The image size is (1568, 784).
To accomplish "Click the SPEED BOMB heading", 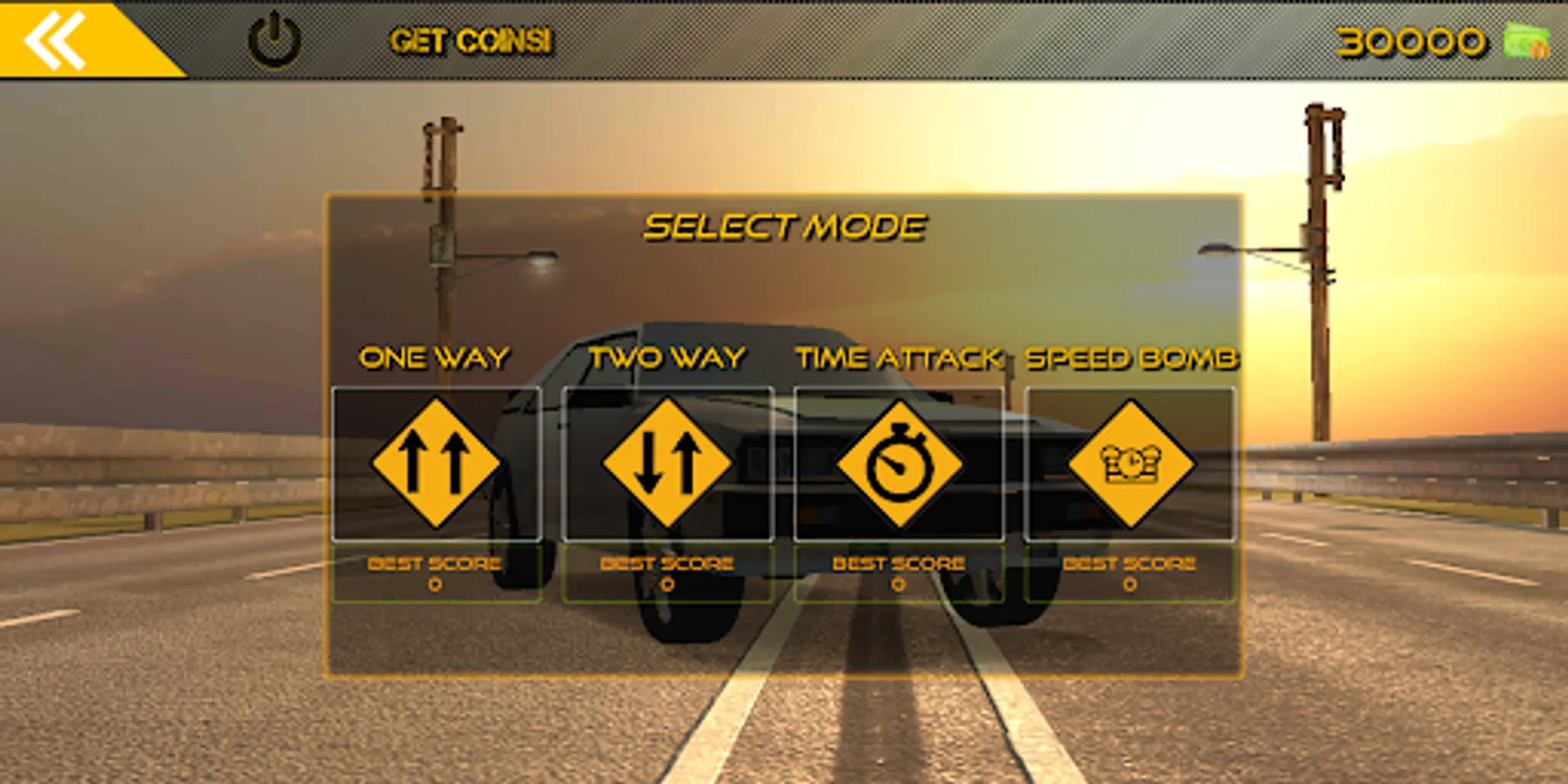I will coord(1132,355).
